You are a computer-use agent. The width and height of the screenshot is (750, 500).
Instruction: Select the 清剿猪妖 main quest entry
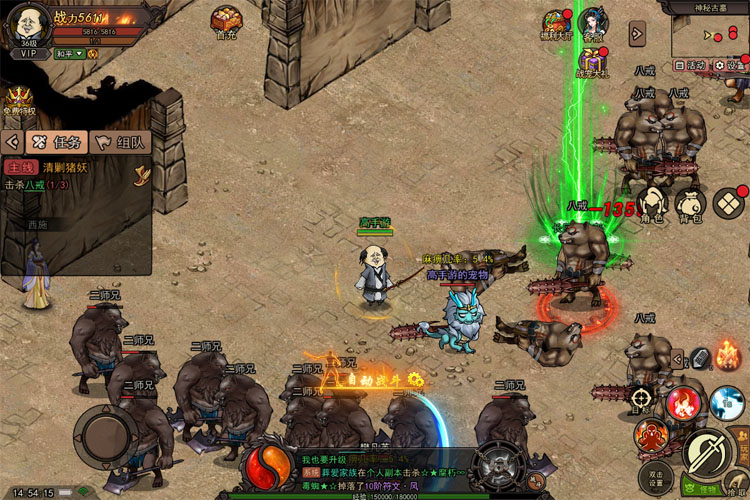[x=60, y=168]
